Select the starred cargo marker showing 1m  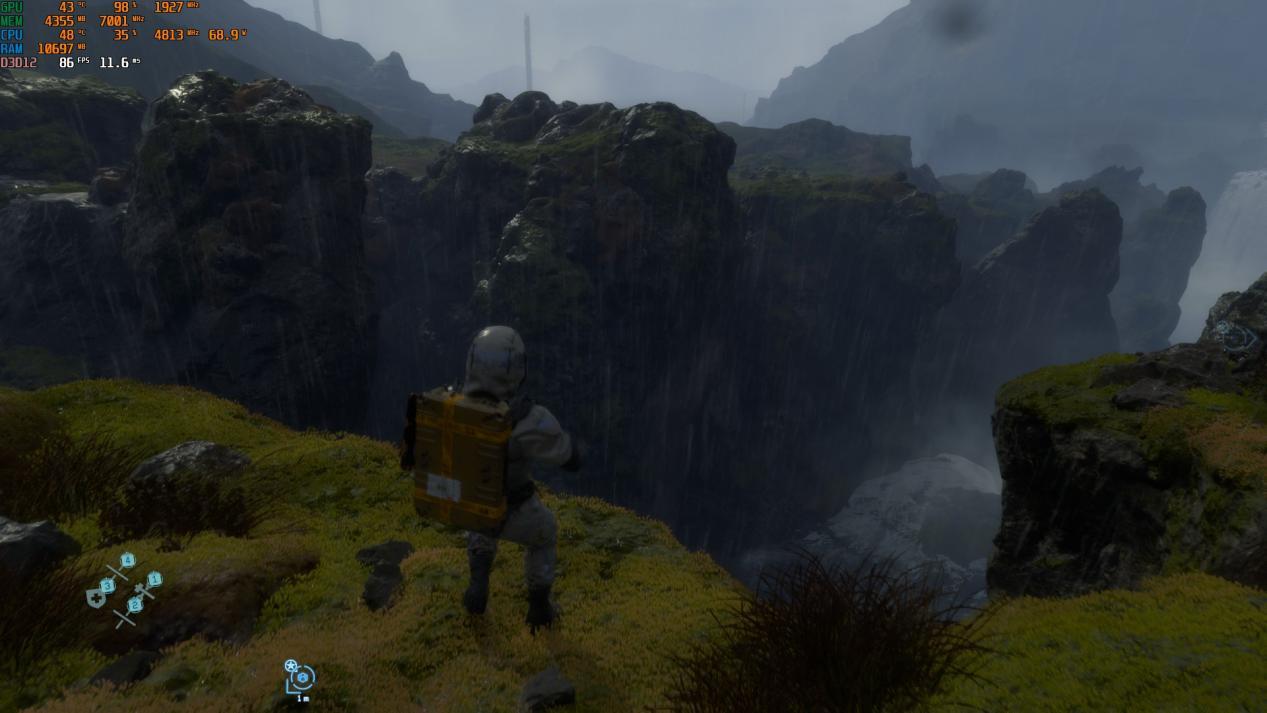(300, 677)
